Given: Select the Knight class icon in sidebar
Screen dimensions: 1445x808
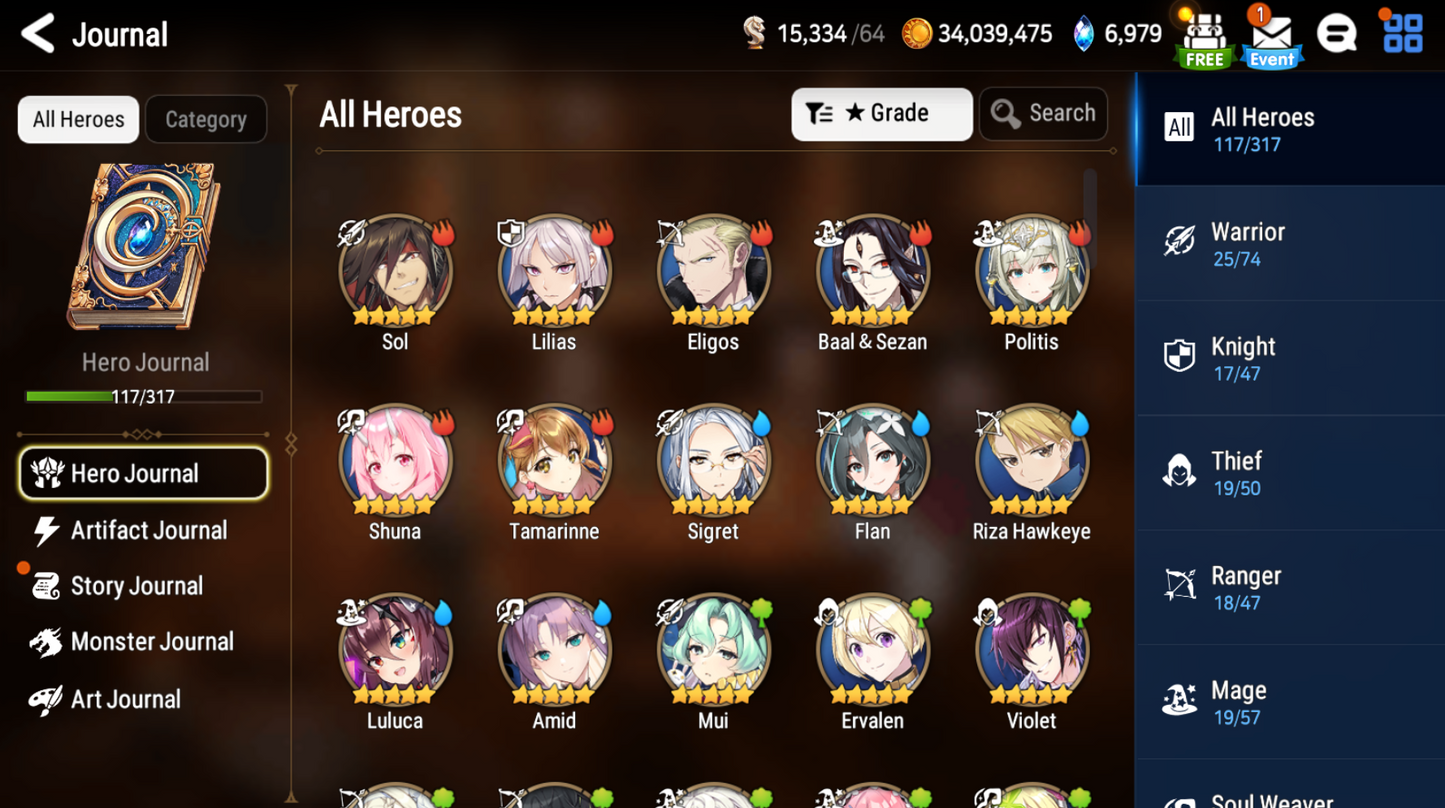Looking at the screenshot, I should click(x=1181, y=357).
